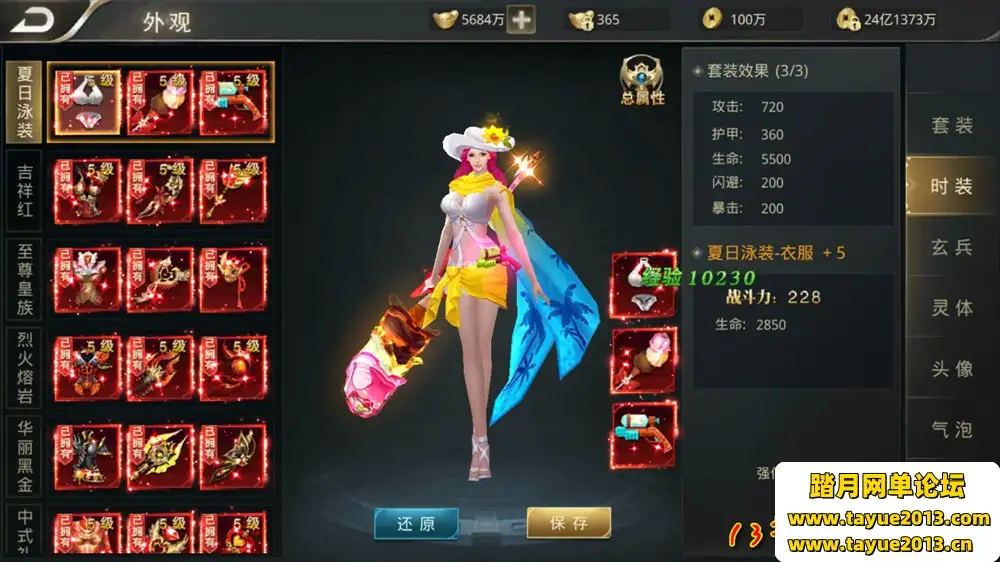
Task: Select the 夏日泳装 outfit set tab
Action: click(x=25, y=103)
